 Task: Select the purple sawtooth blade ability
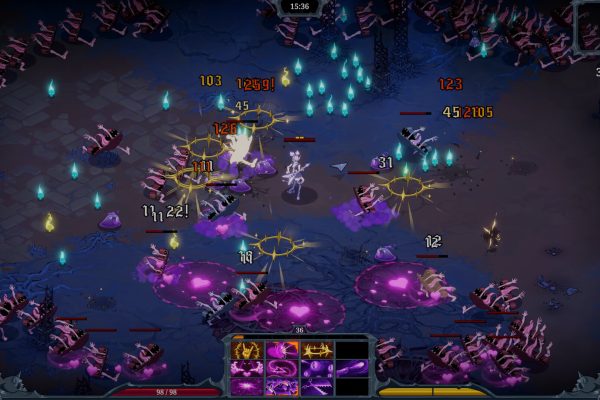317,386
